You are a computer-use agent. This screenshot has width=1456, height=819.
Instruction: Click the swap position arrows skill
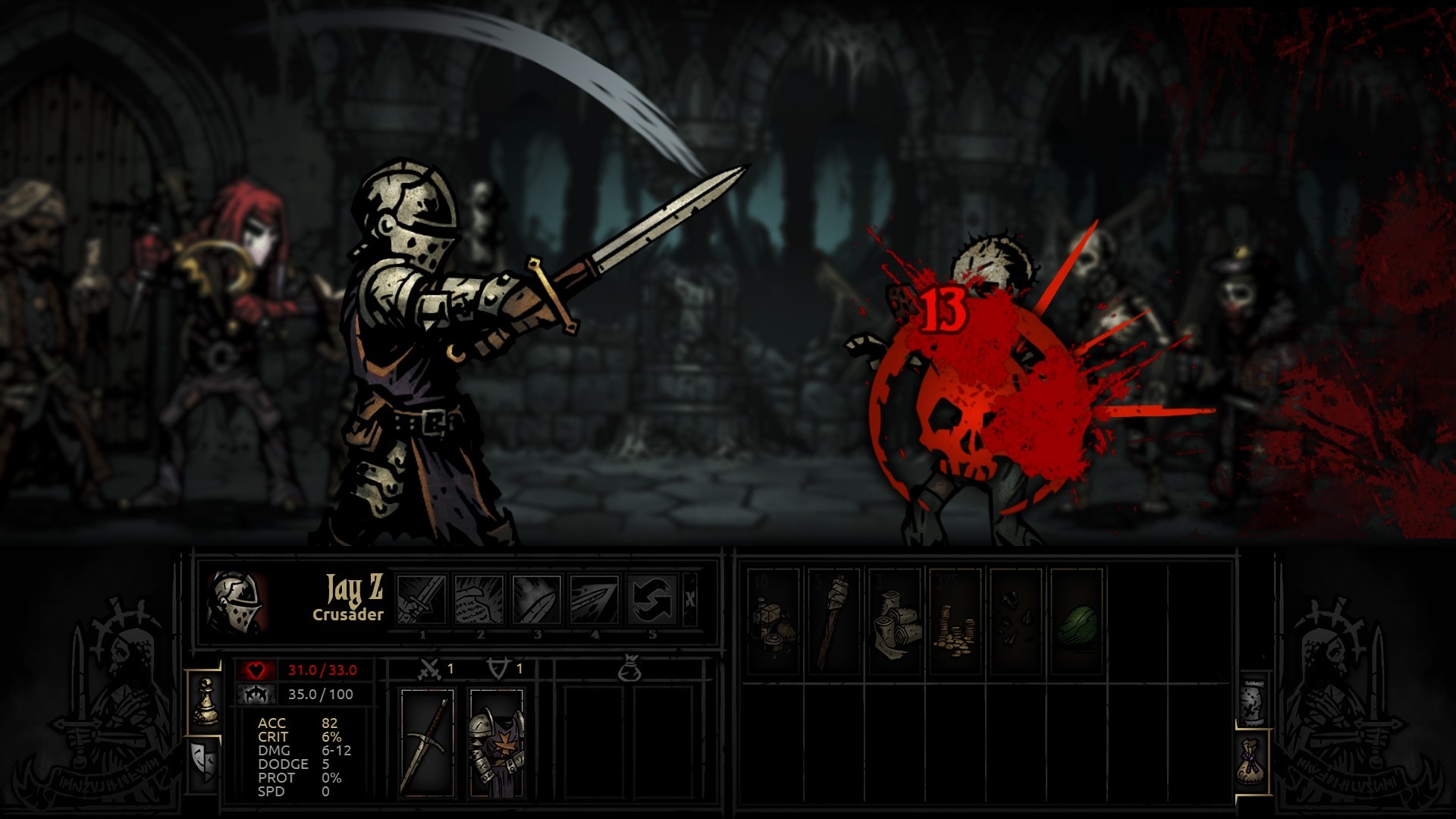coord(652,599)
